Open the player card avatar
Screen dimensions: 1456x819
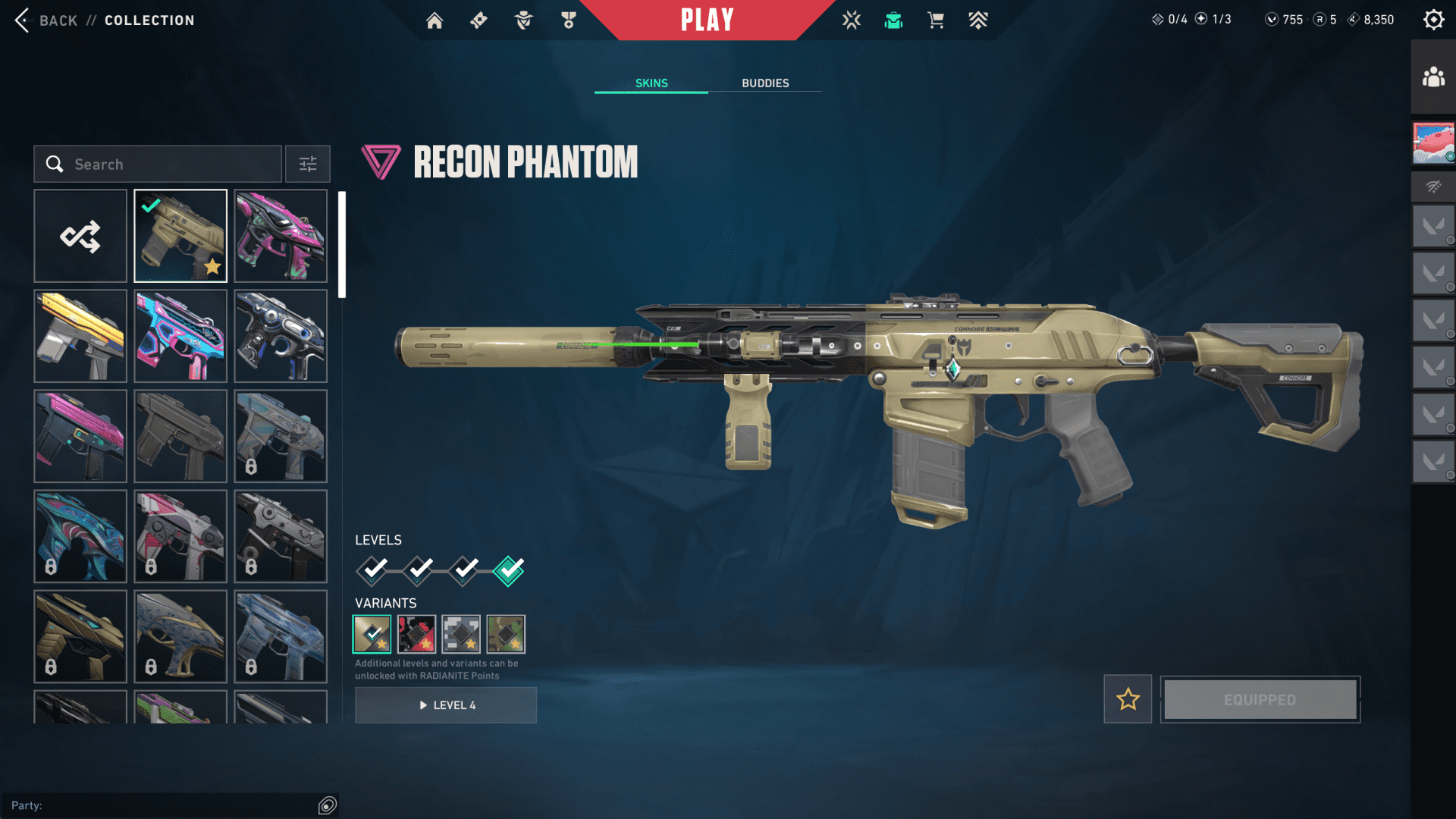tap(1433, 143)
